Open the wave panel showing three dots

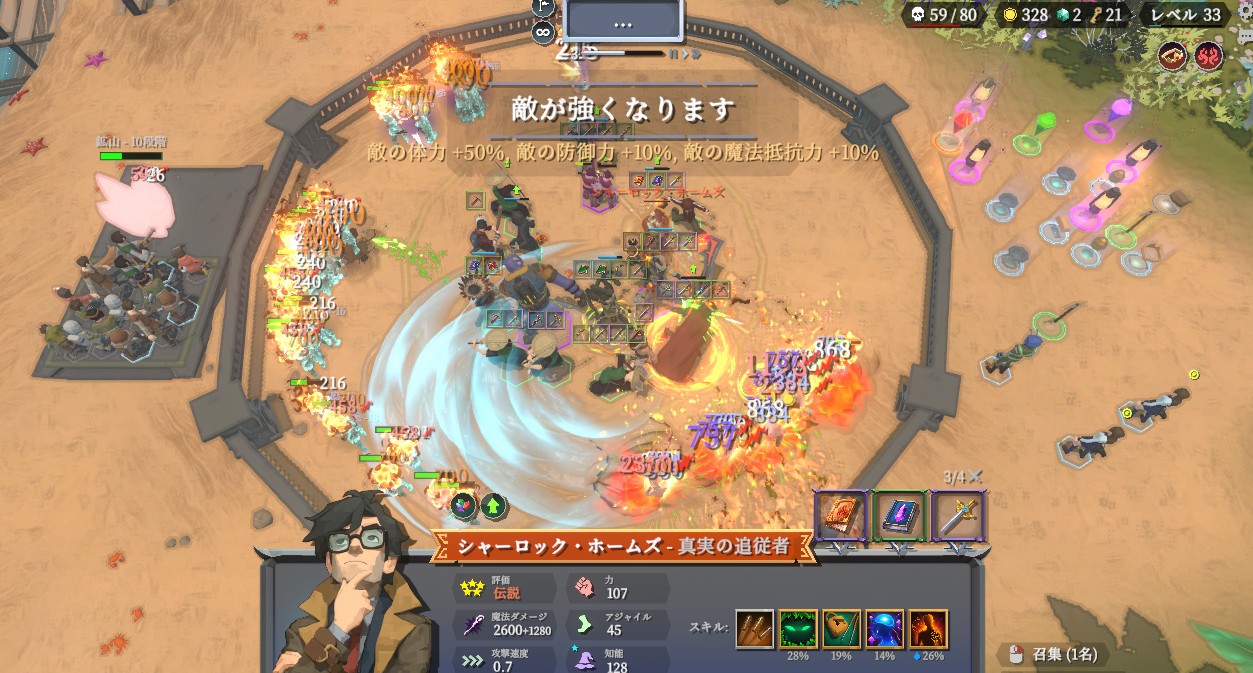(623, 22)
